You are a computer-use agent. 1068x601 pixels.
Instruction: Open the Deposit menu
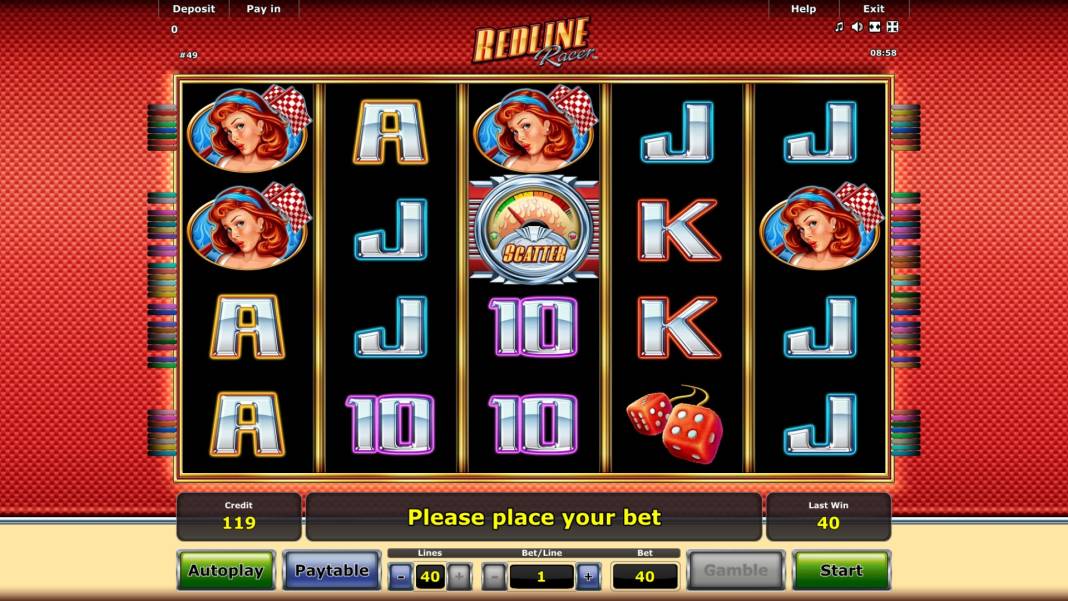click(x=193, y=9)
